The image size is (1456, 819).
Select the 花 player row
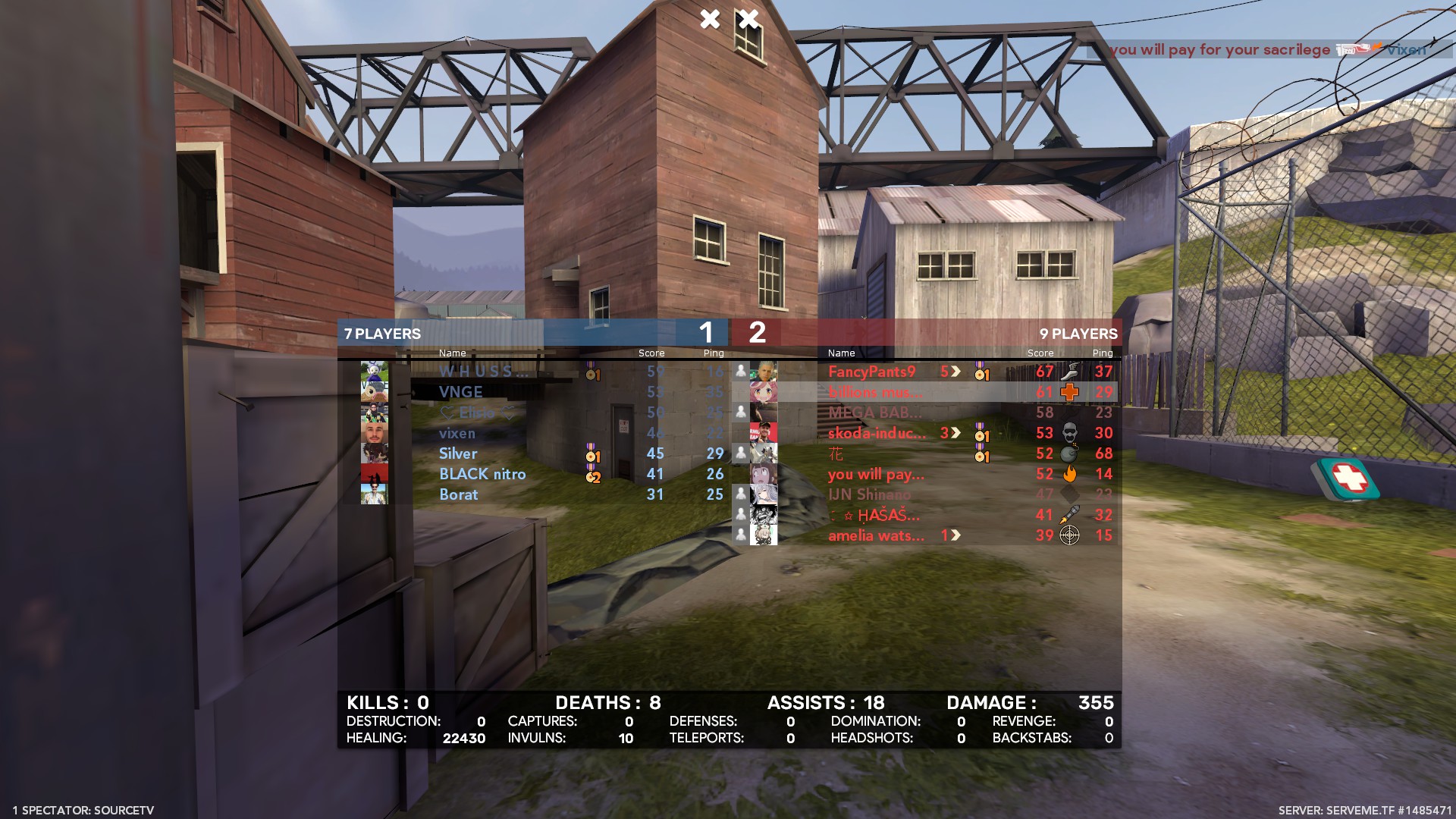836,453
